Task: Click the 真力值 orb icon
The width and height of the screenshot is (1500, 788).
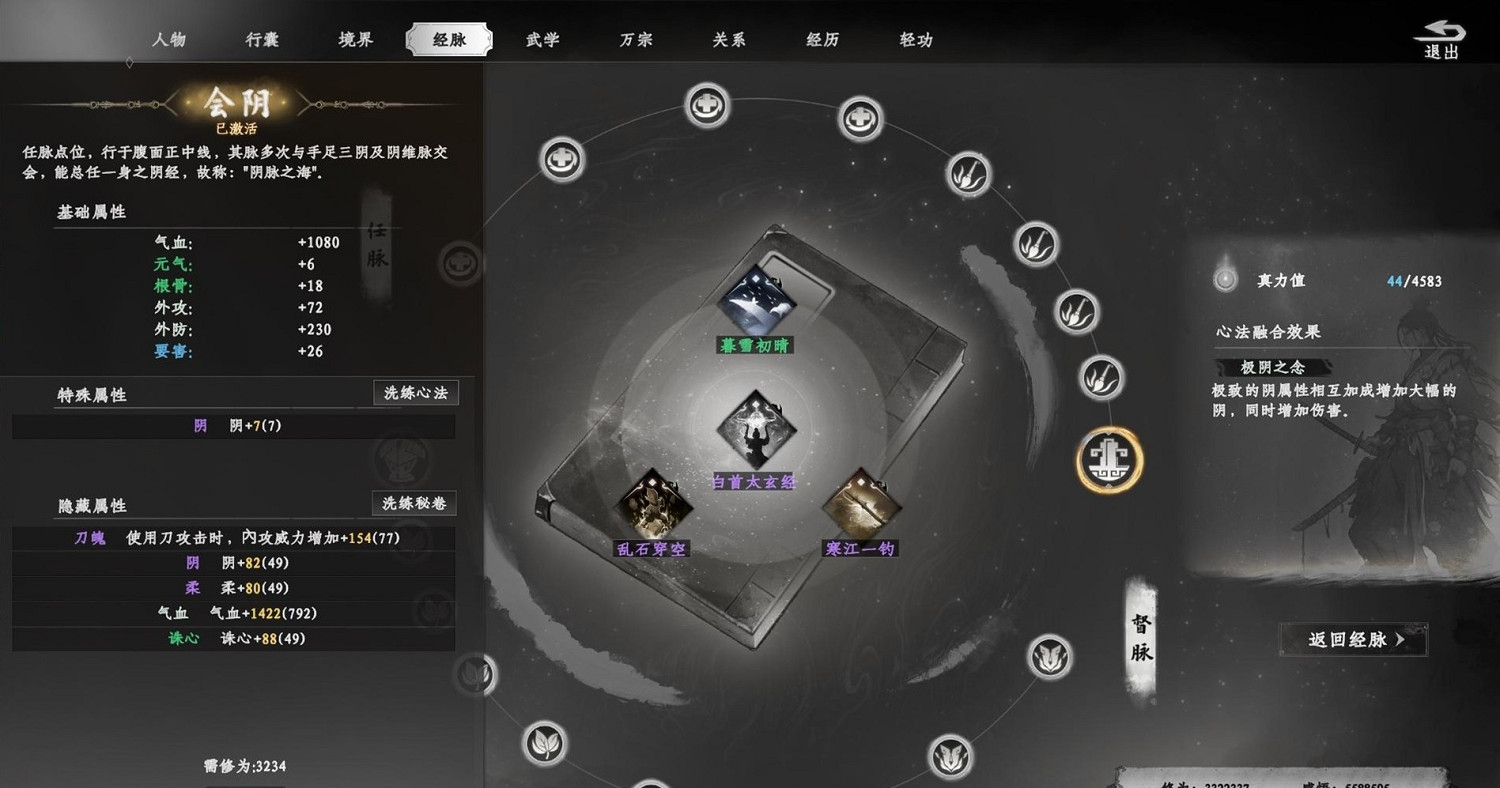Action: point(1224,279)
